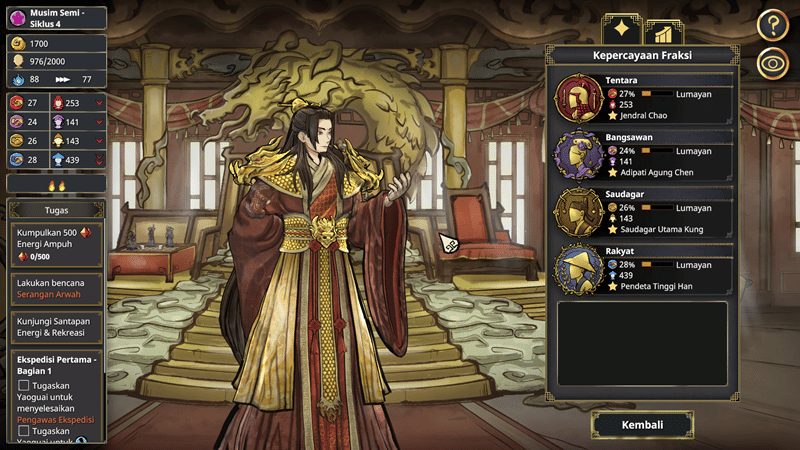The width and height of the screenshot is (800, 450).
Task: Switch to the sparkle star tab
Action: coord(621,29)
